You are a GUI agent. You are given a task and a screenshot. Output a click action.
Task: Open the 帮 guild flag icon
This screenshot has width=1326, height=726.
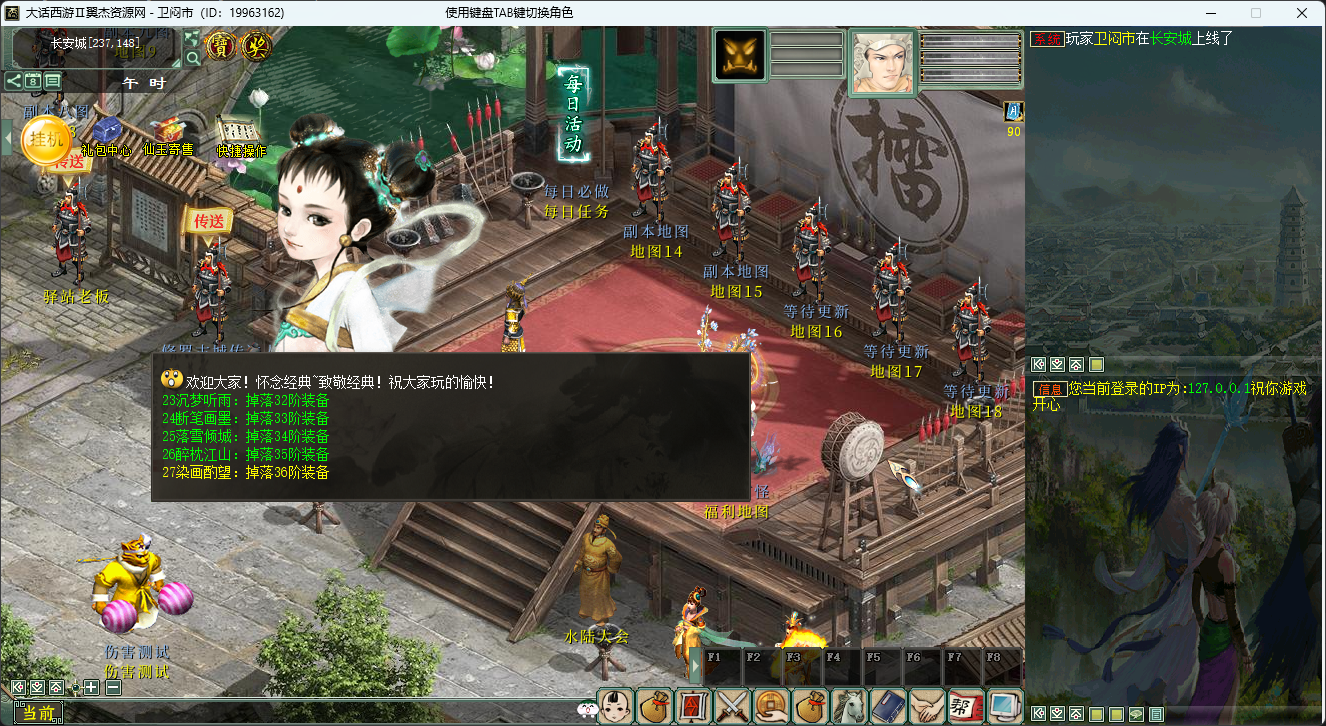coord(965,706)
